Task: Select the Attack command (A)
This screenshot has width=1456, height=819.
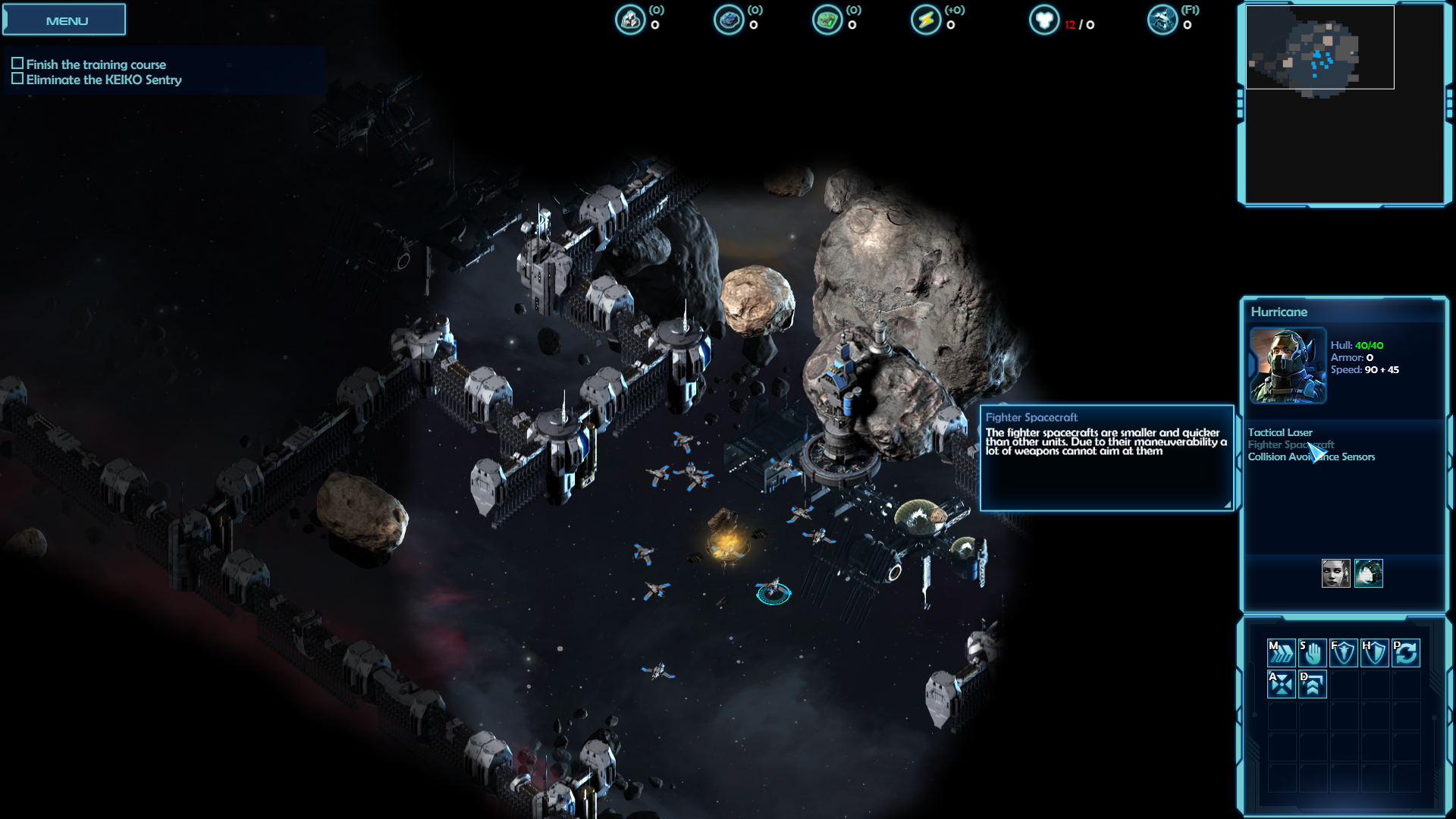Action: [x=1281, y=684]
